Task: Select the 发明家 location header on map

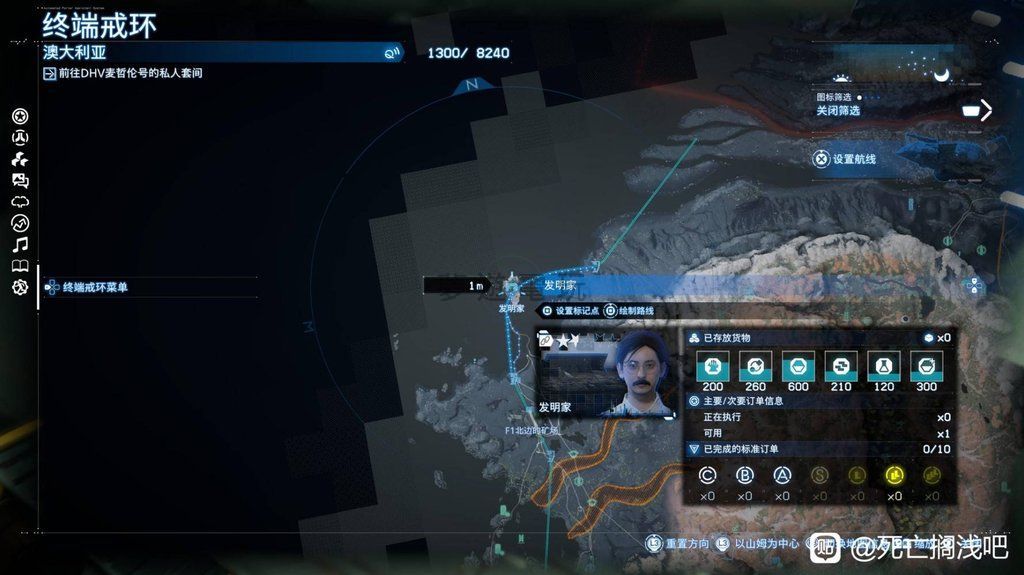Action: [x=560, y=285]
